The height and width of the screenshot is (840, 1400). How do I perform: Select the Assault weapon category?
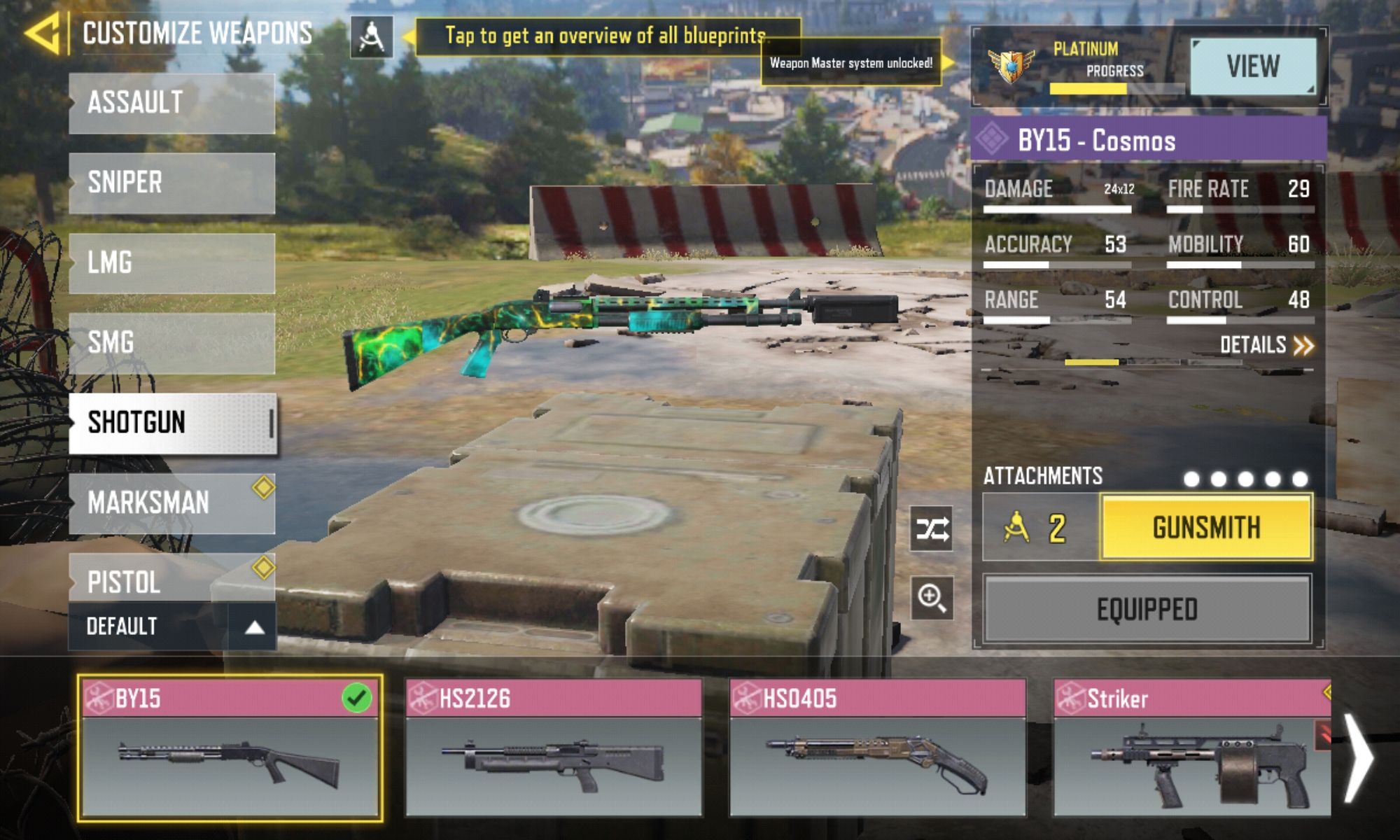[171, 103]
